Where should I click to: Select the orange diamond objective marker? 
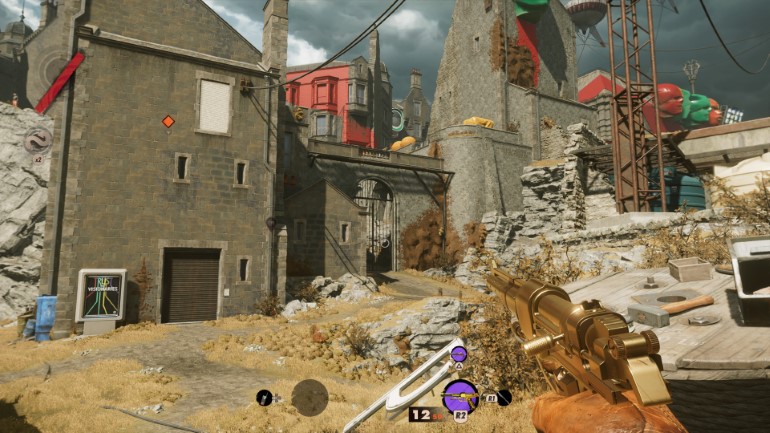pyautogui.click(x=168, y=122)
